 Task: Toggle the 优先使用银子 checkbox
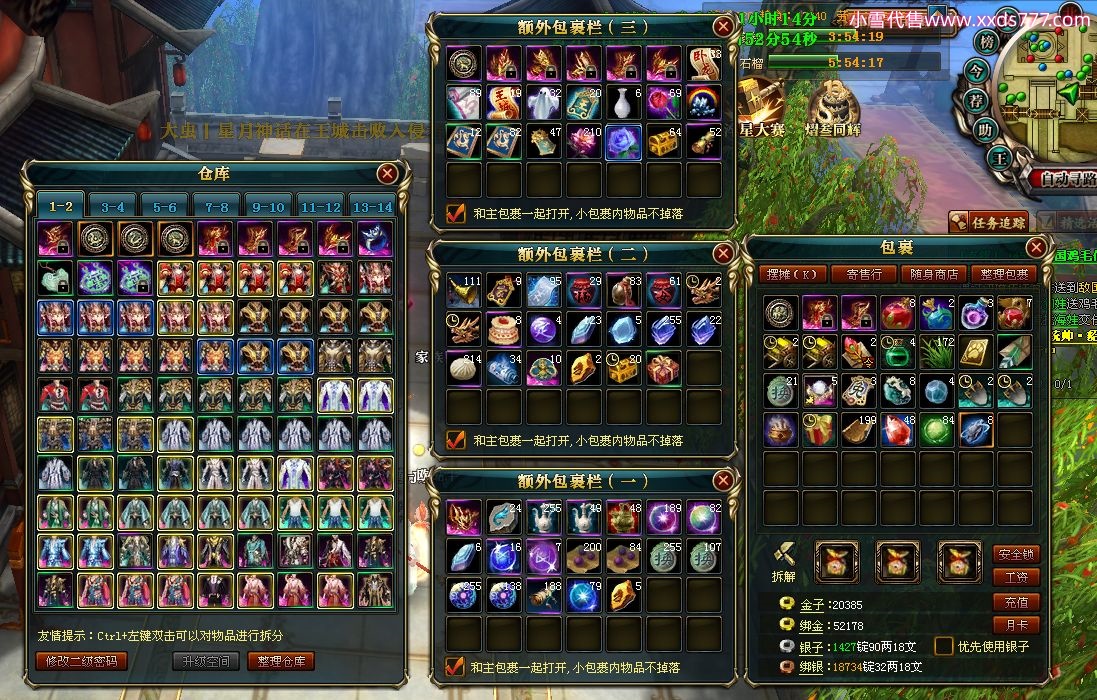coord(943,646)
